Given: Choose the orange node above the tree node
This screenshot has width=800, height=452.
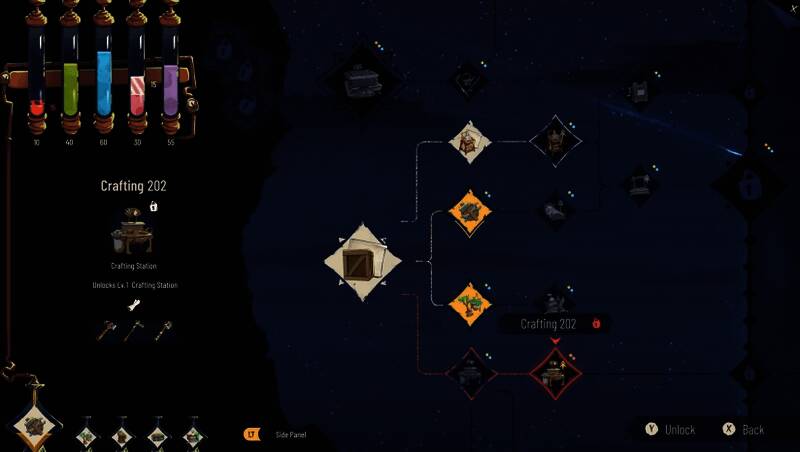Looking at the screenshot, I should point(470,212).
